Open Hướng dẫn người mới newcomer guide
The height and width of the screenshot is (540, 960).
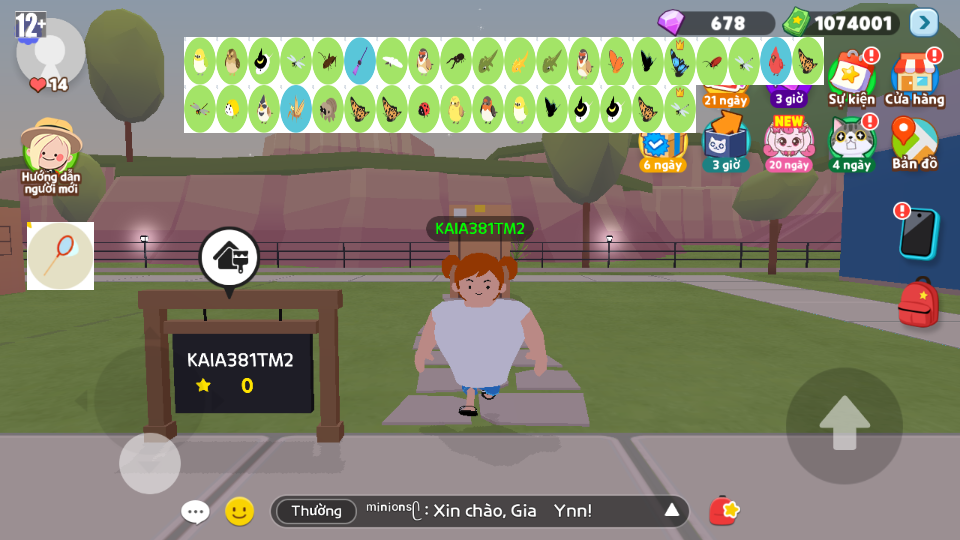point(50,156)
